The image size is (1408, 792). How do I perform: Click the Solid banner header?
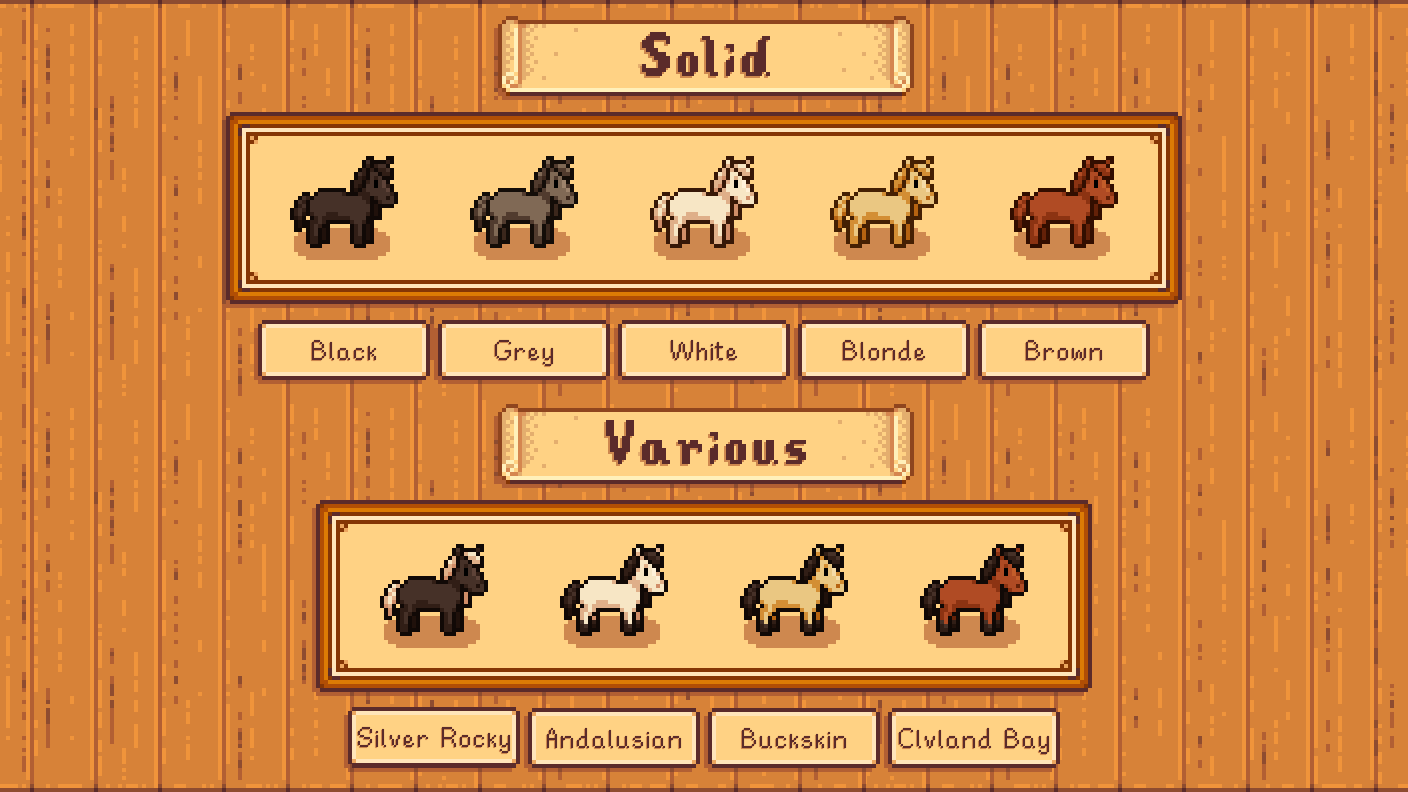point(703,55)
